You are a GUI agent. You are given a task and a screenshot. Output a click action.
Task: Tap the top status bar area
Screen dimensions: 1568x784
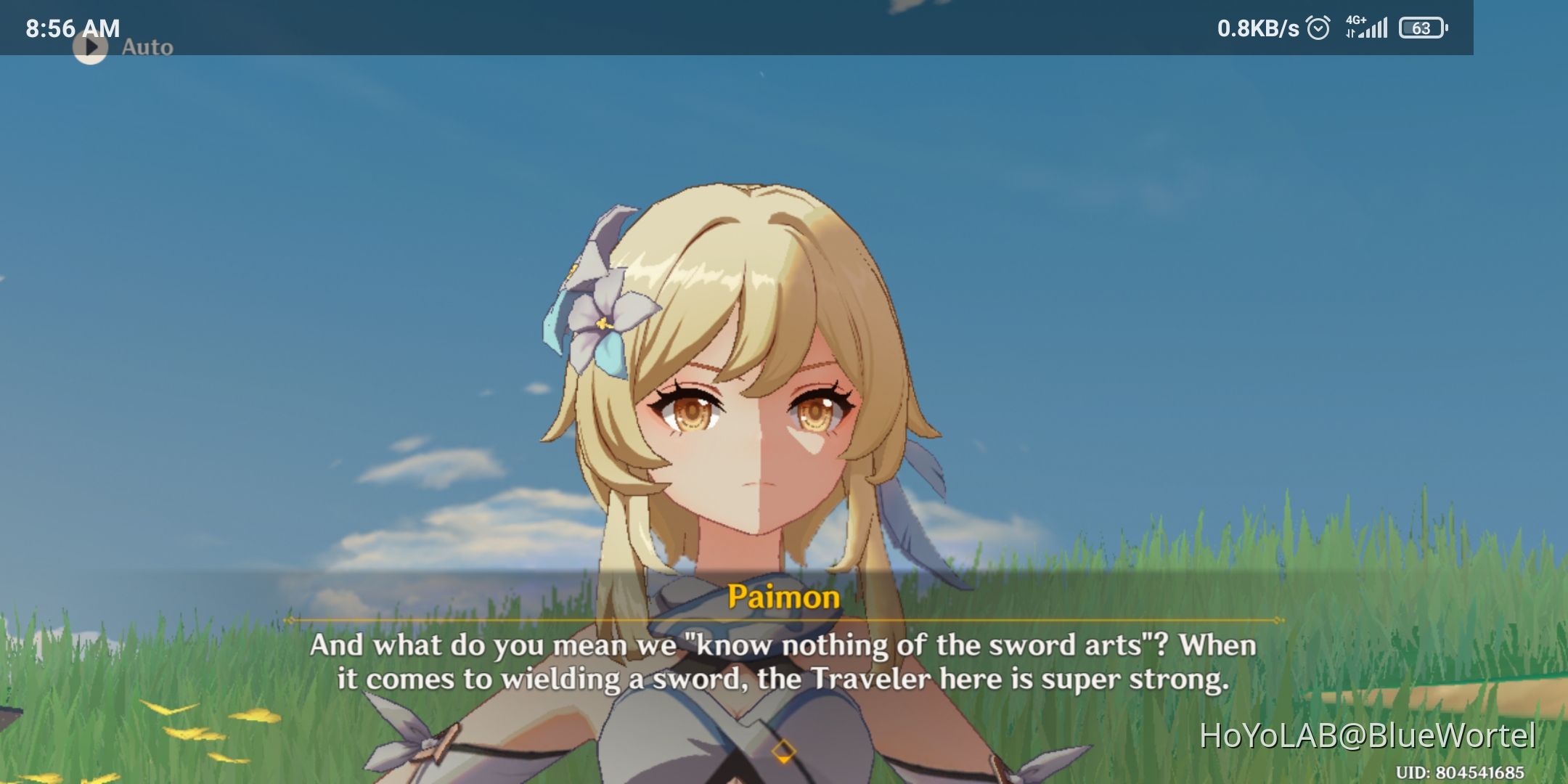click(784, 28)
